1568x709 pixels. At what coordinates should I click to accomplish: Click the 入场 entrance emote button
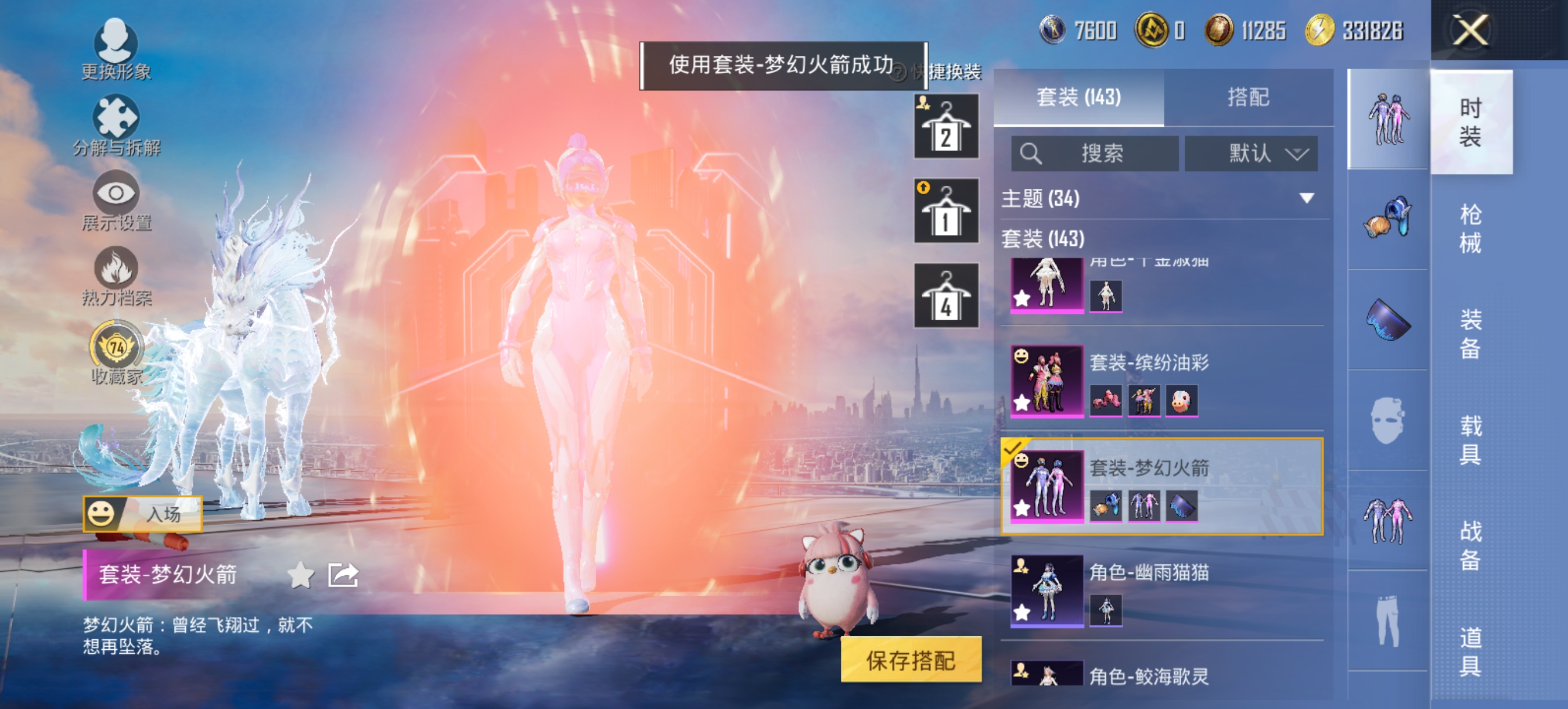pyautogui.click(x=142, y=514)
